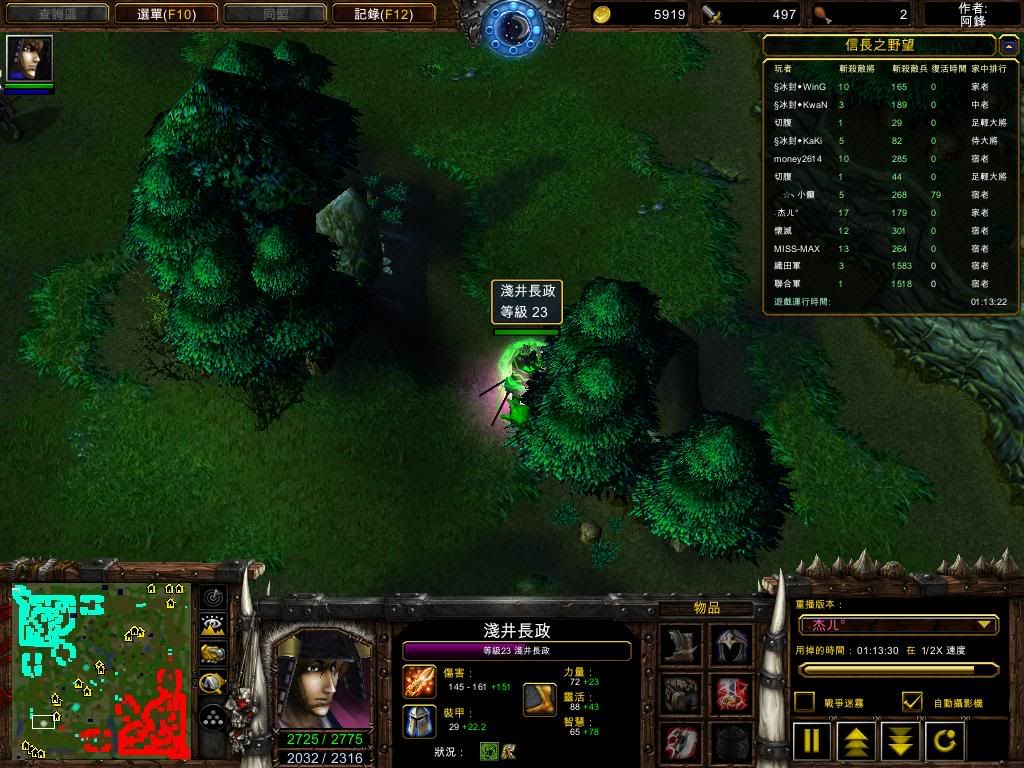Enable the 戰爭迷霧 fog of war checkbox
Viewport: 1024px width, 768px height.
coord(804,702)
